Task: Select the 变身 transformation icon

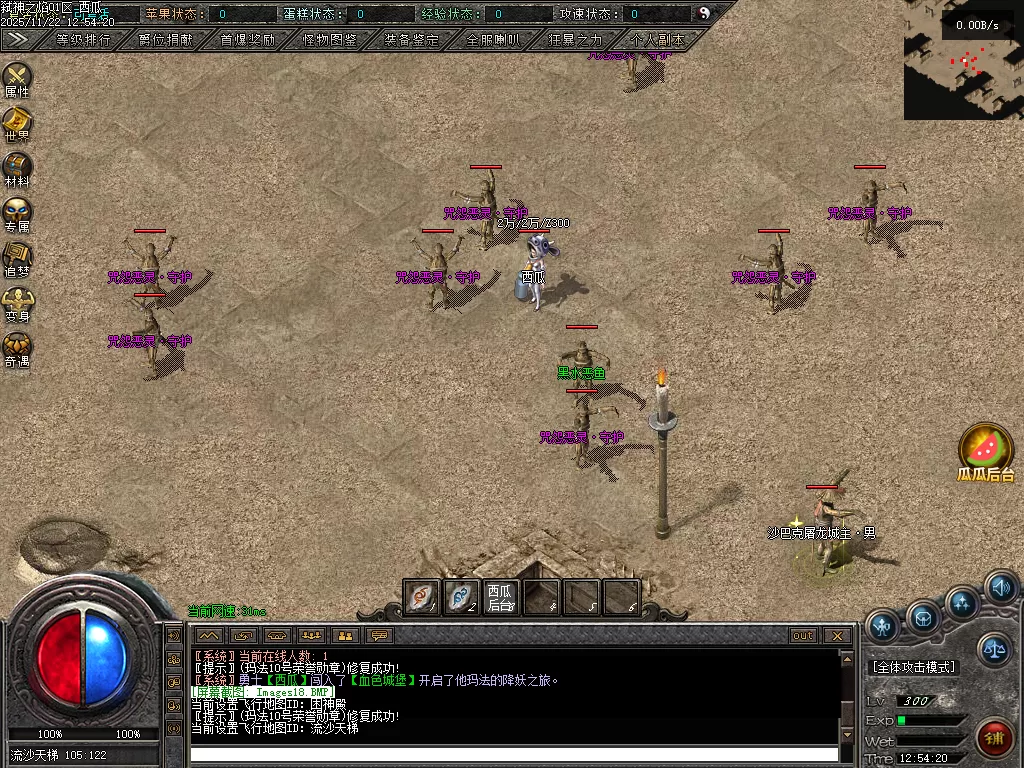Action: click(x=17, y=302)
